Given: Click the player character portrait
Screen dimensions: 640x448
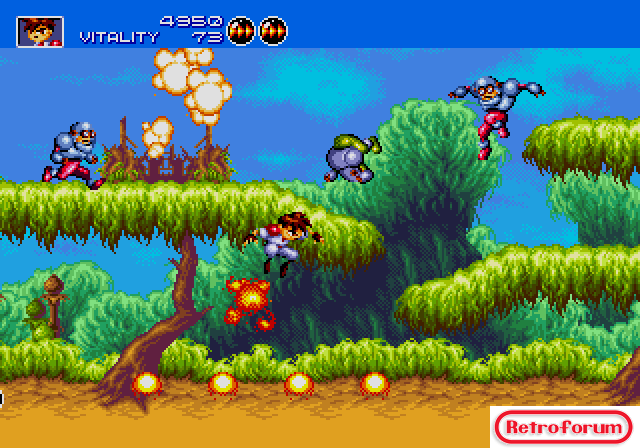Looking at the screenshot, I should coord(40,31).
